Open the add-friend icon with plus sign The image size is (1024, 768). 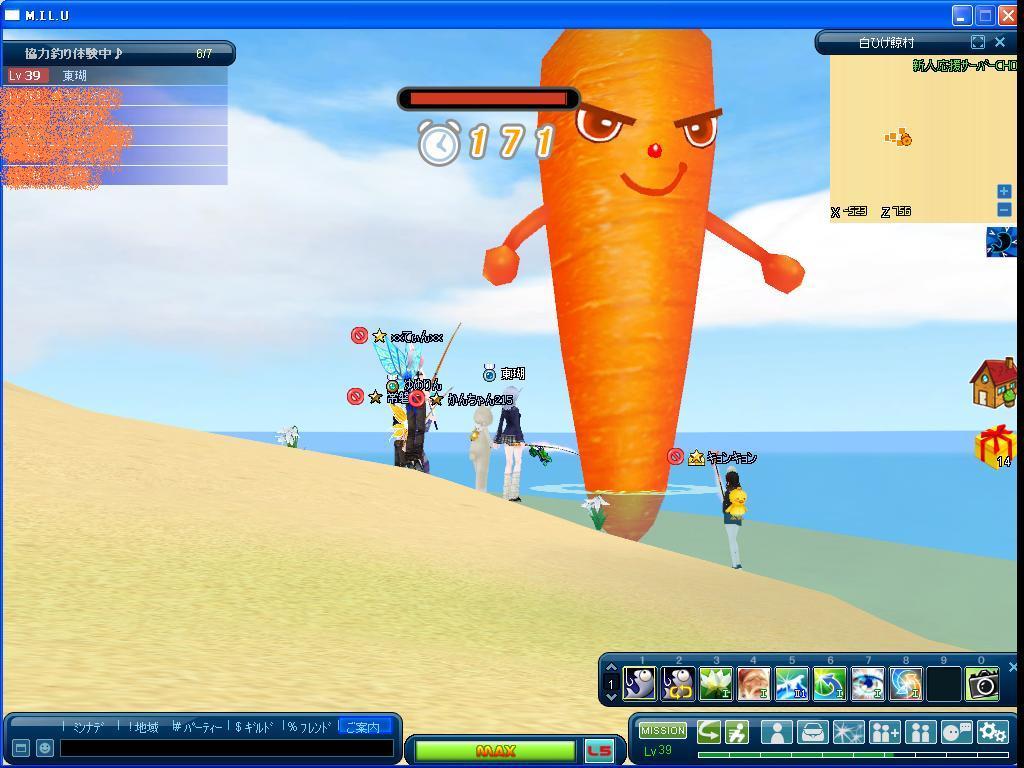pos(884,732)
